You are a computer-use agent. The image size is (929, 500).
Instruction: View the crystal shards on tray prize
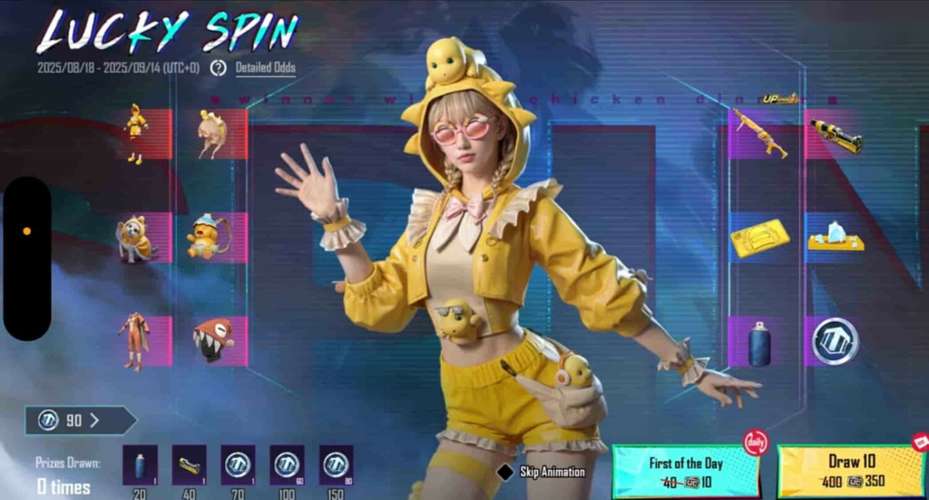[835, 238]
